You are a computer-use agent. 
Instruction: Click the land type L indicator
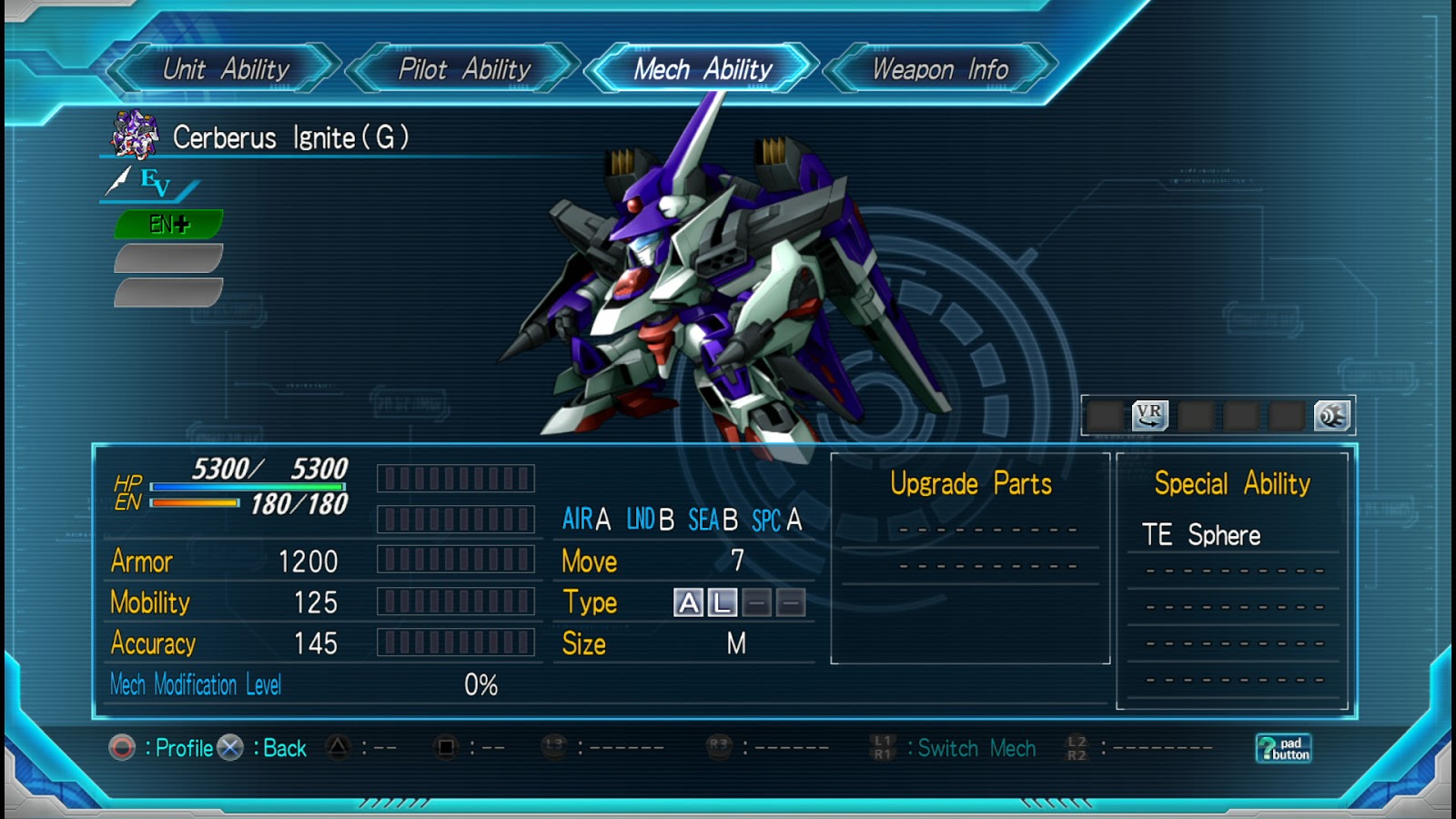[723, 602]
